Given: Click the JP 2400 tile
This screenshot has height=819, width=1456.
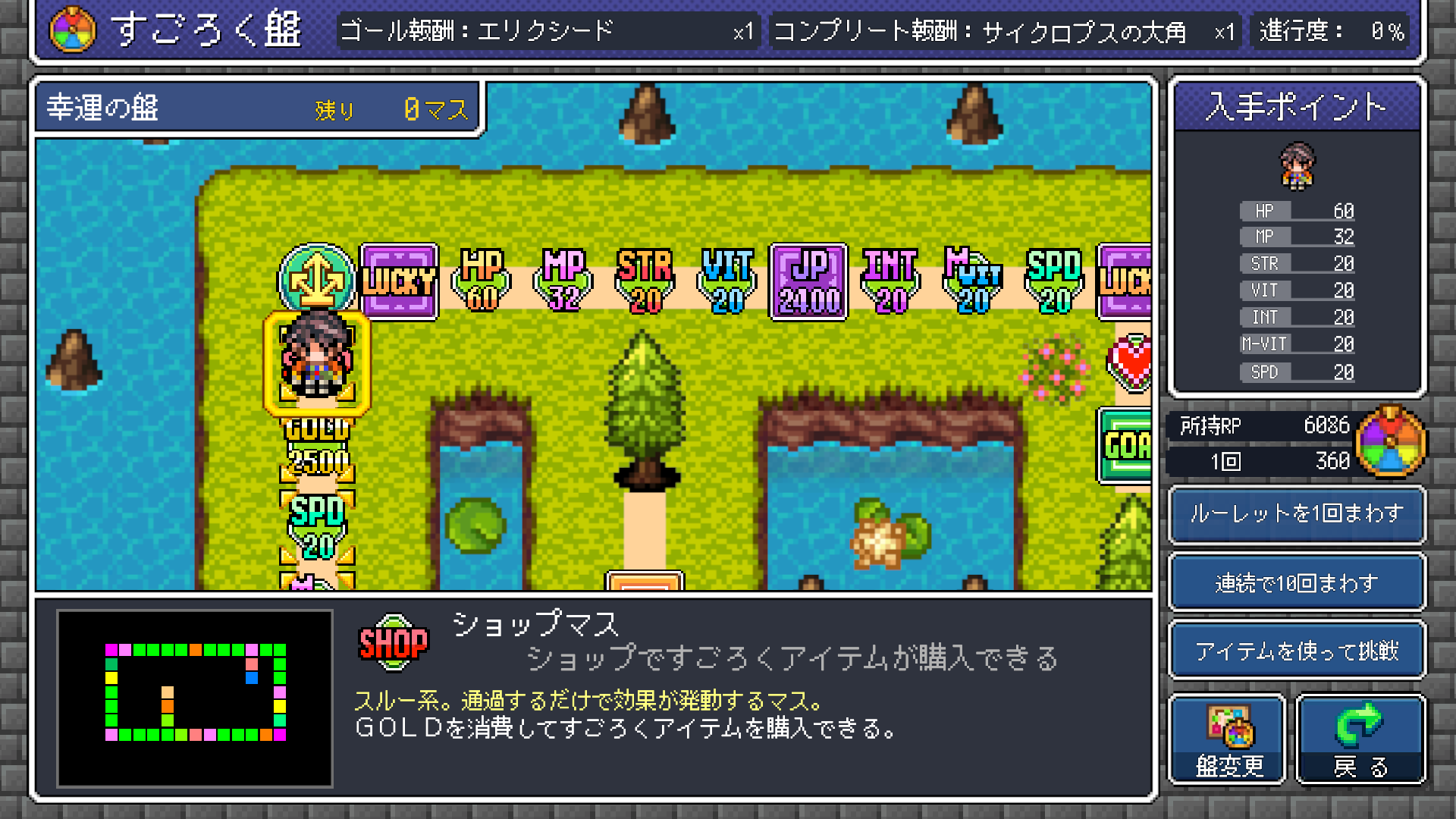Looking at the screenshot, I should [x=808, y=281].
